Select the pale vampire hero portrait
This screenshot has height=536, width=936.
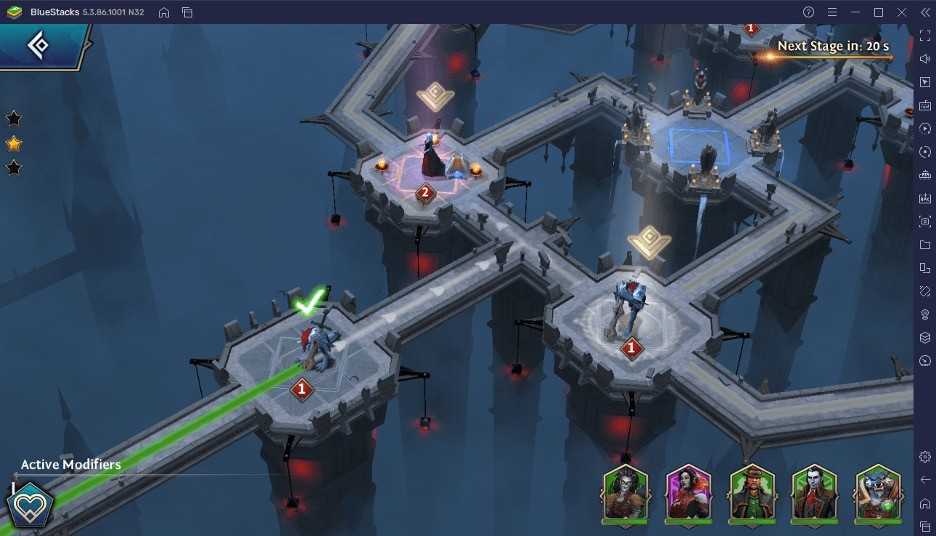pos(815,493)
